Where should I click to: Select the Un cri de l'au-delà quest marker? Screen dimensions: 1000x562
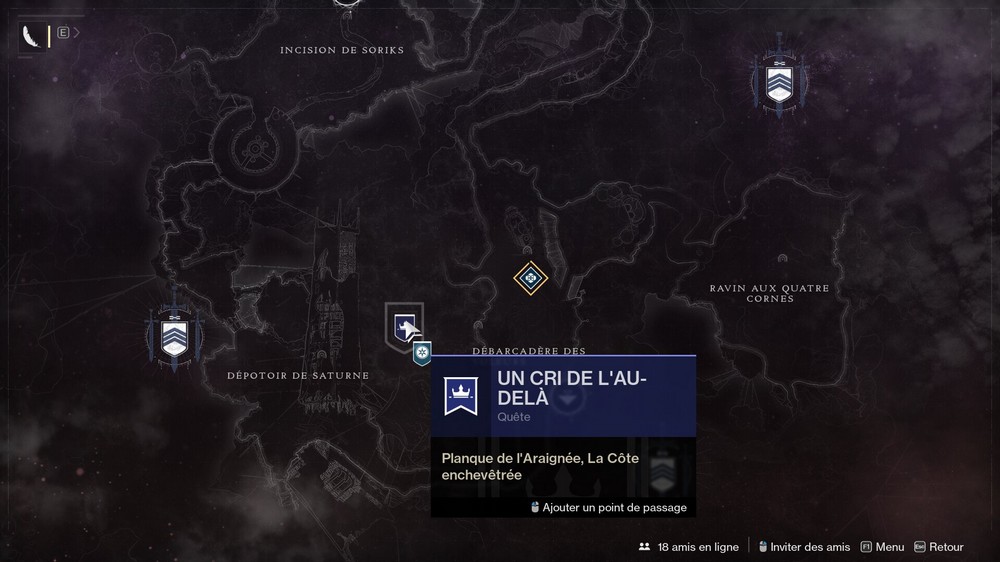tap(403, 326)
